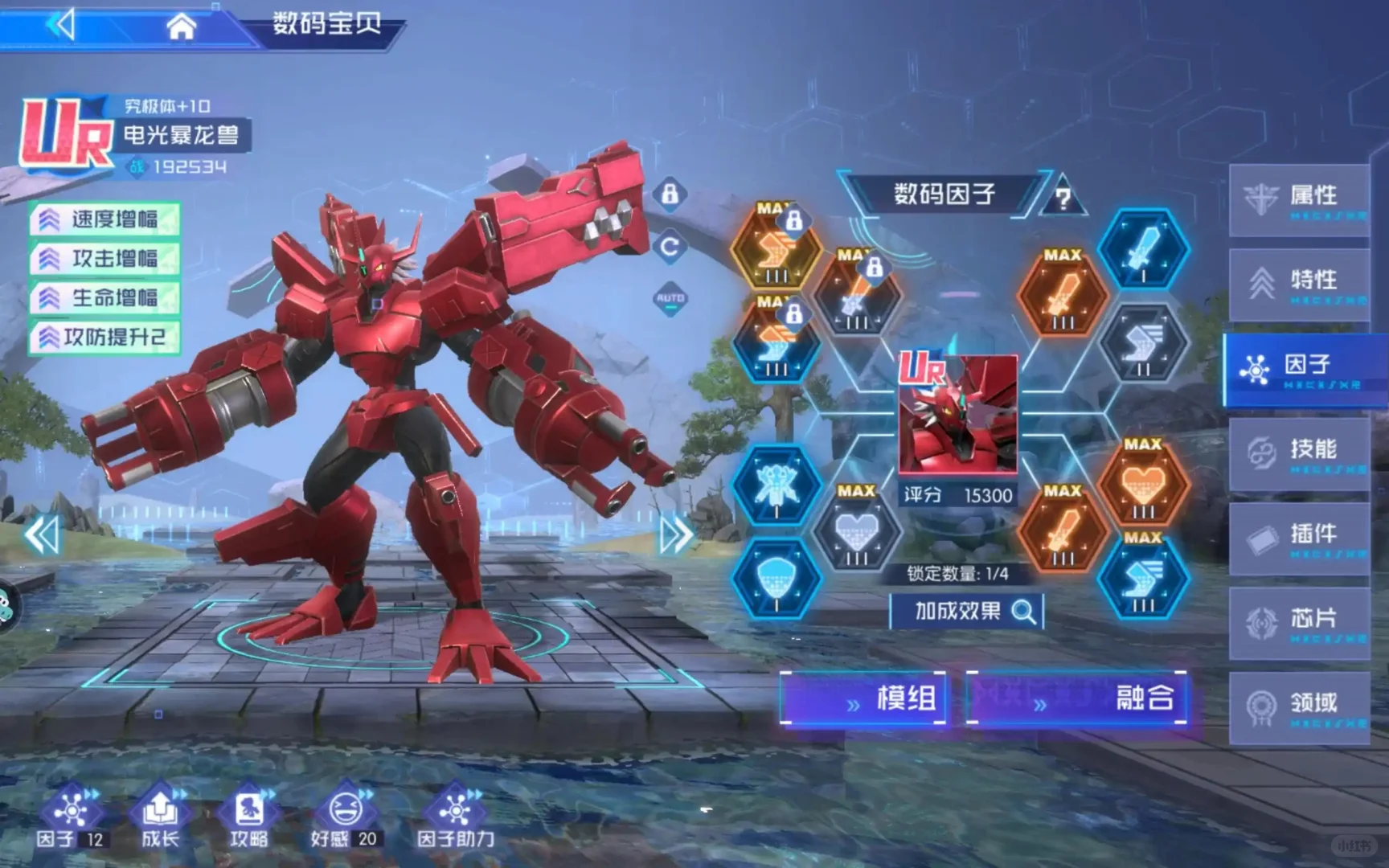Toggle the AUTO rotation button
1389x868 pixels.
pos(670,299)
